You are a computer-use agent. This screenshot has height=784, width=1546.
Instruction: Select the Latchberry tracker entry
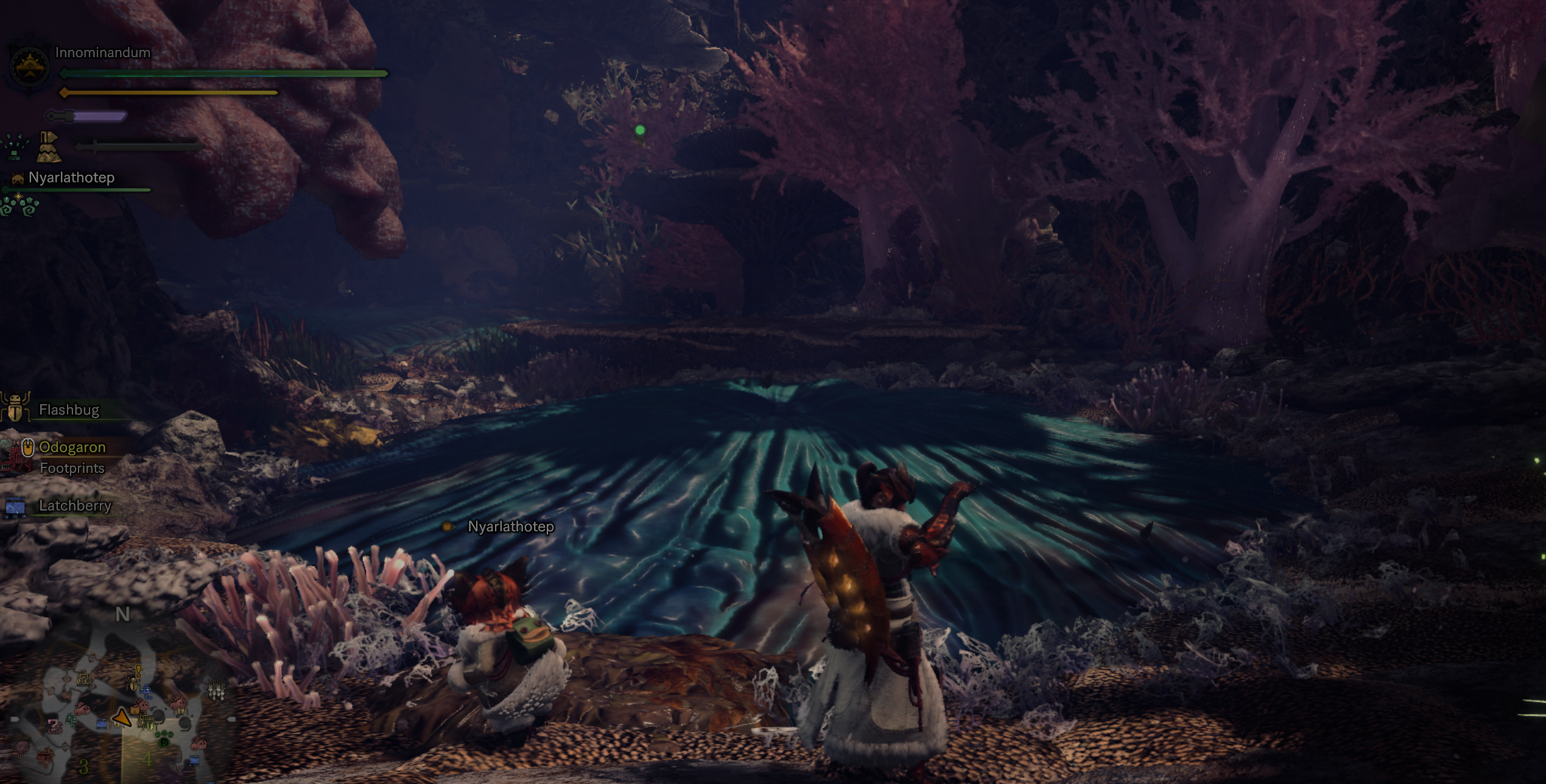(x=74, y=506)
